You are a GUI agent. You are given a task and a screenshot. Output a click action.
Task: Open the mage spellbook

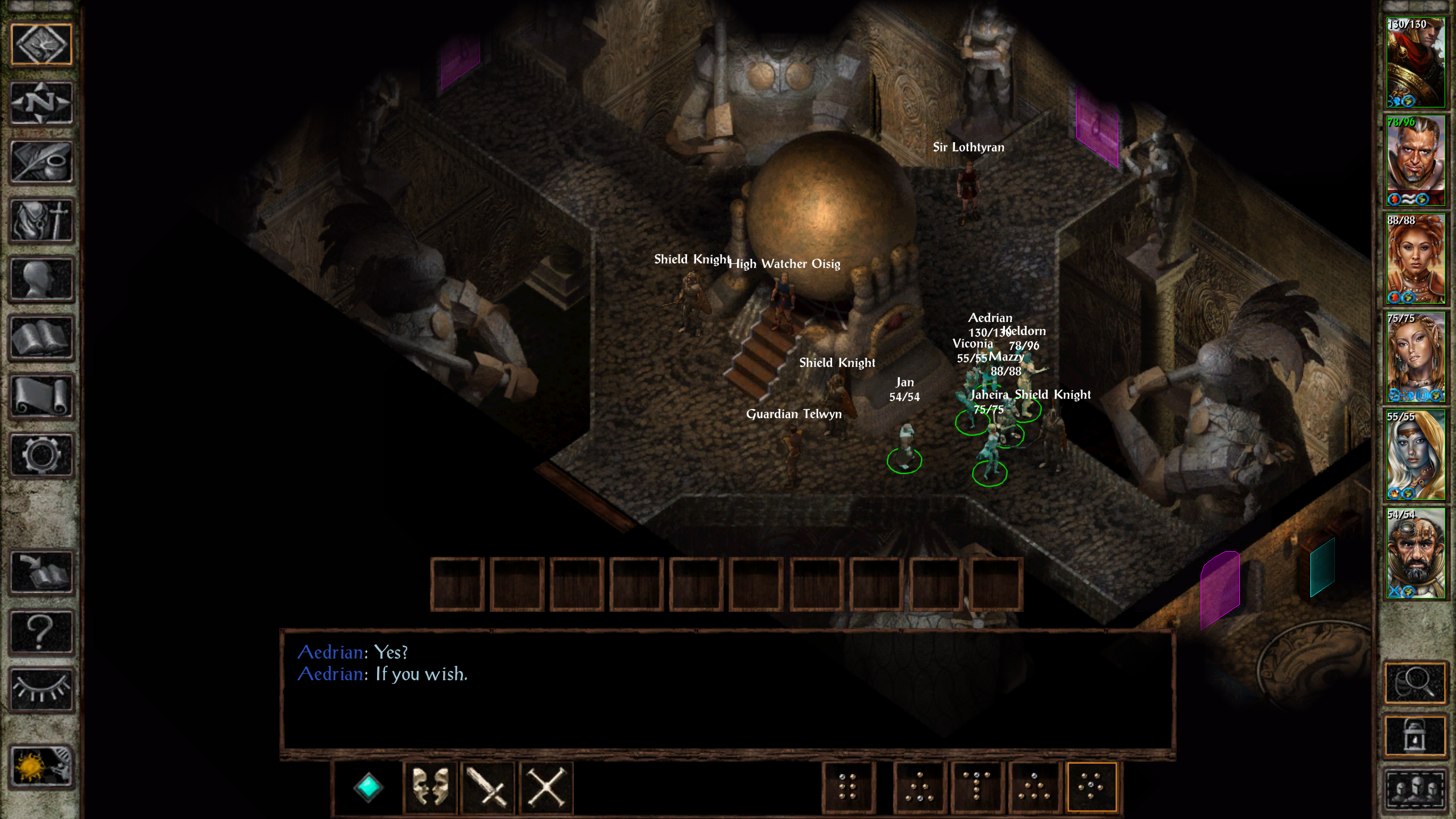tap(42, 338)
